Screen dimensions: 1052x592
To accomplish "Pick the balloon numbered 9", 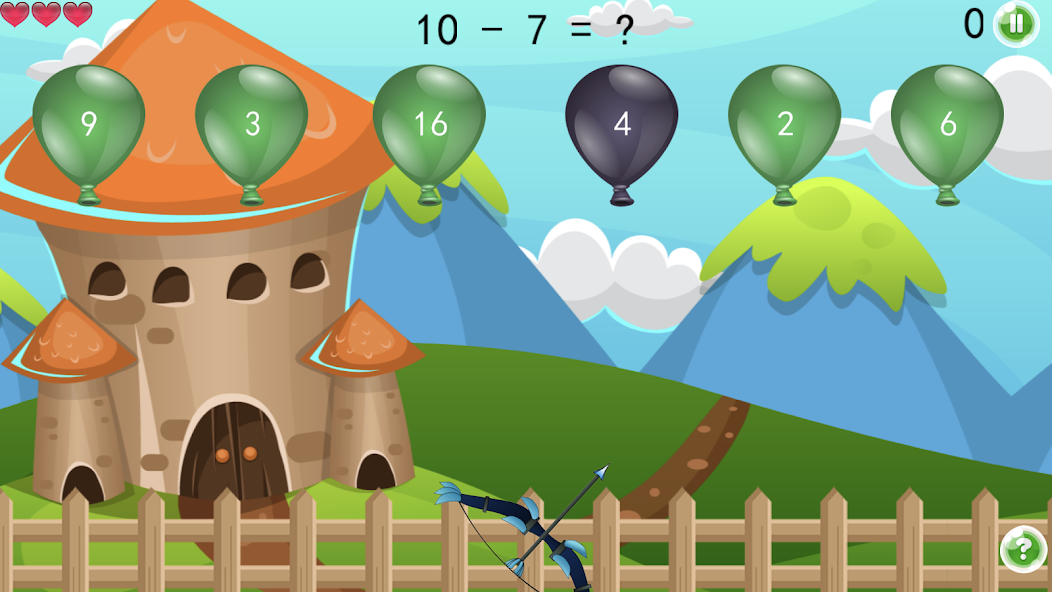I will tap(89, 123).
